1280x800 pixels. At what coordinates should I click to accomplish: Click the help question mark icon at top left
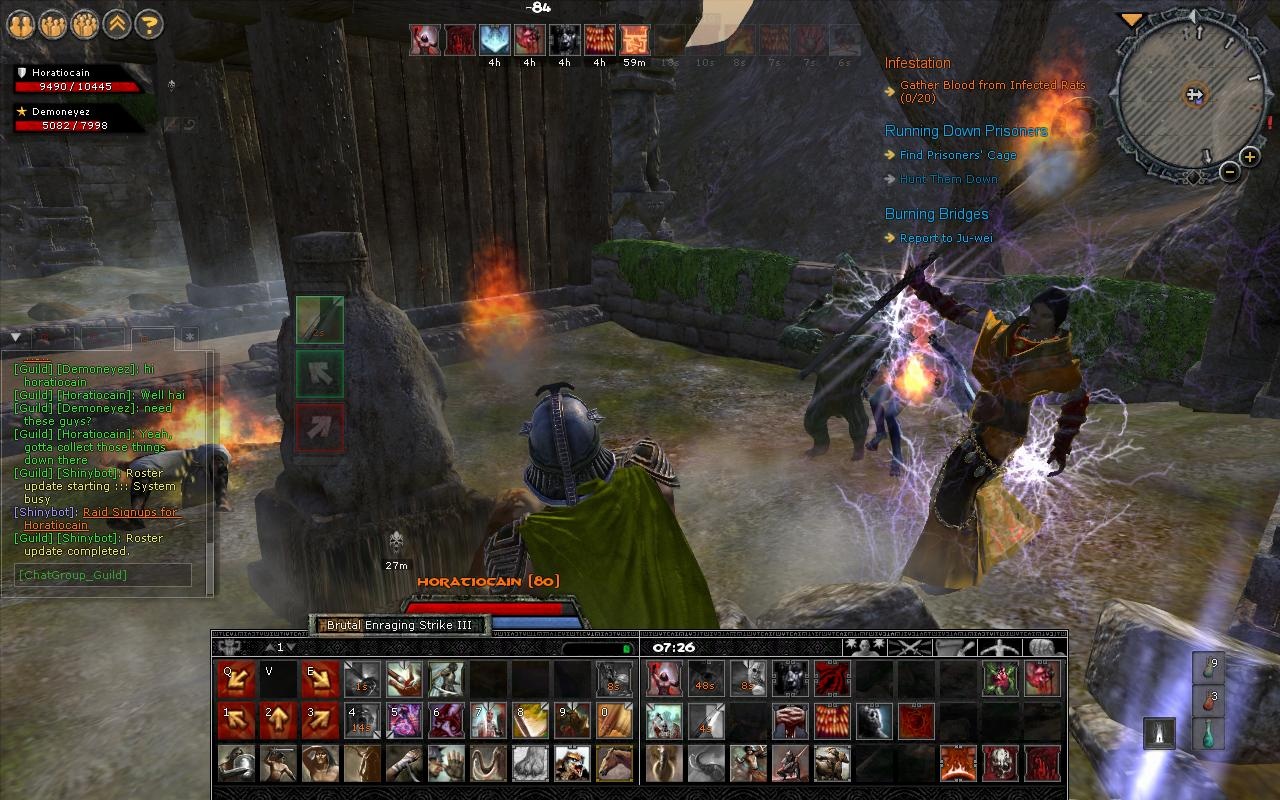(146, 25)
